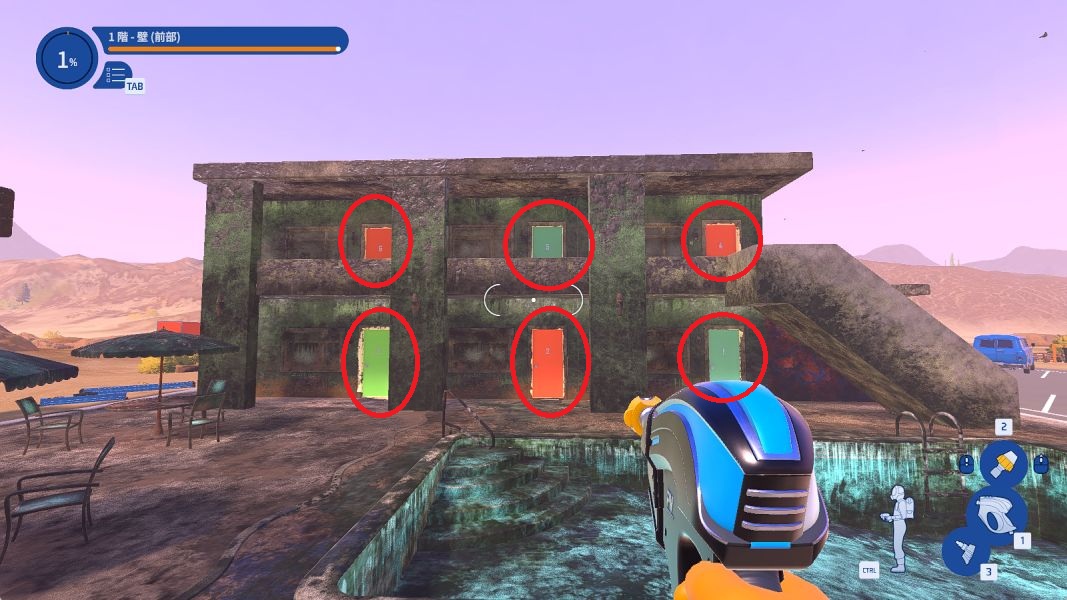Select the yellow nozzle icon

[x=1003, y=464]
